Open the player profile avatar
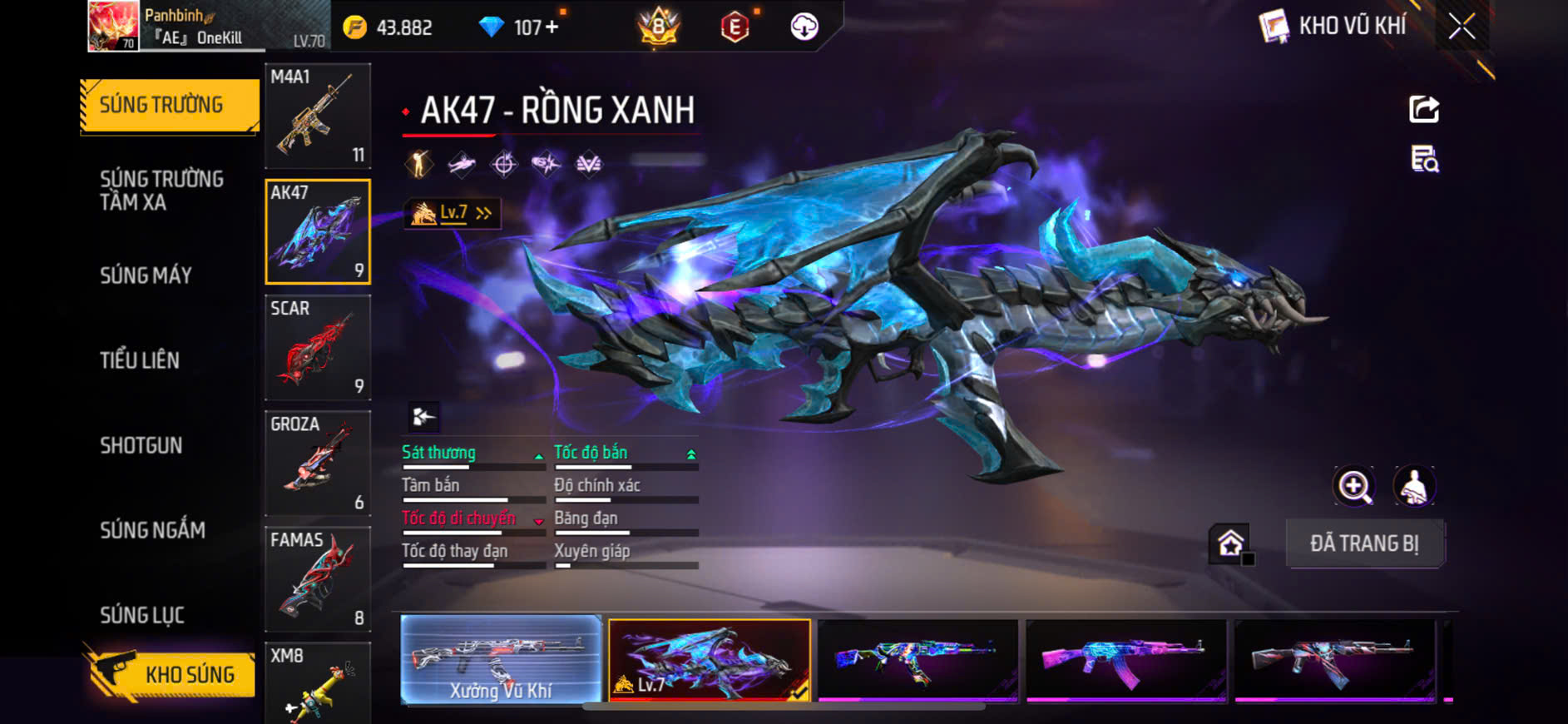The width and height of the screenshot is (1568, 724). [113, 26]
